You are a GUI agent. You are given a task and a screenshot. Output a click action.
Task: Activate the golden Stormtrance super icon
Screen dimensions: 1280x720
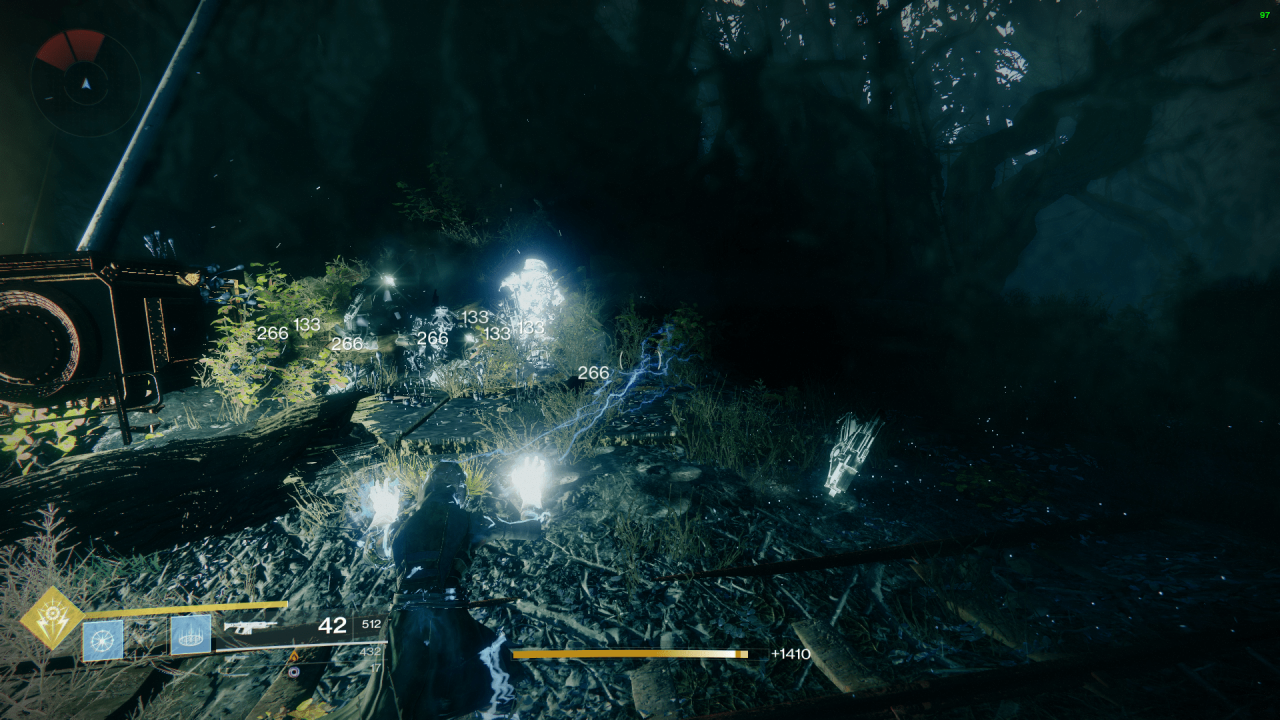(x=52, y=618)
